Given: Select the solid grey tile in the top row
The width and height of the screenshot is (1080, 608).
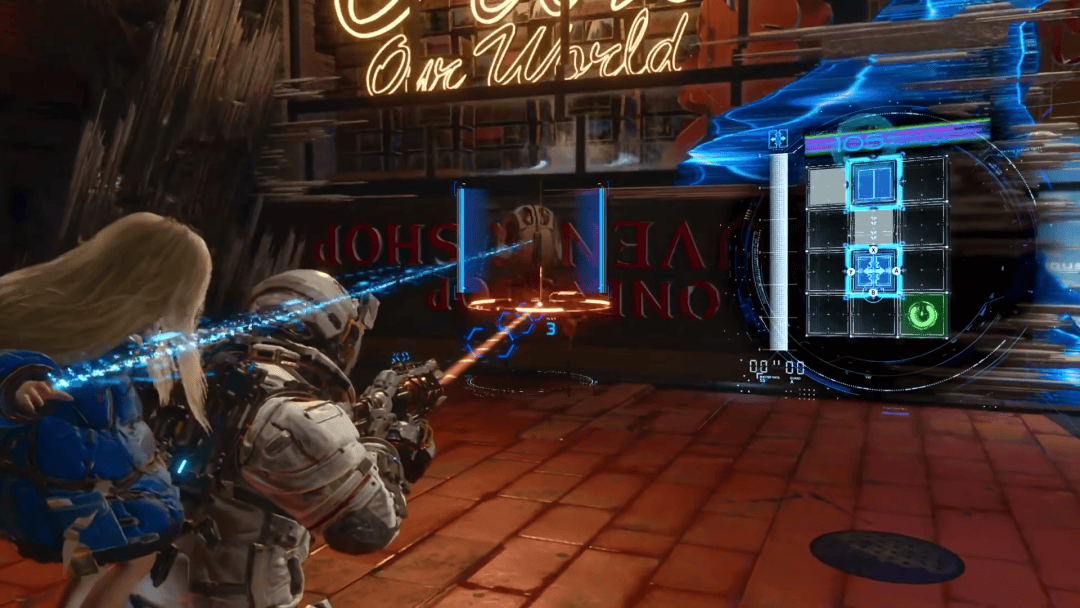Looking at the screenshot, I should point(827,186).
